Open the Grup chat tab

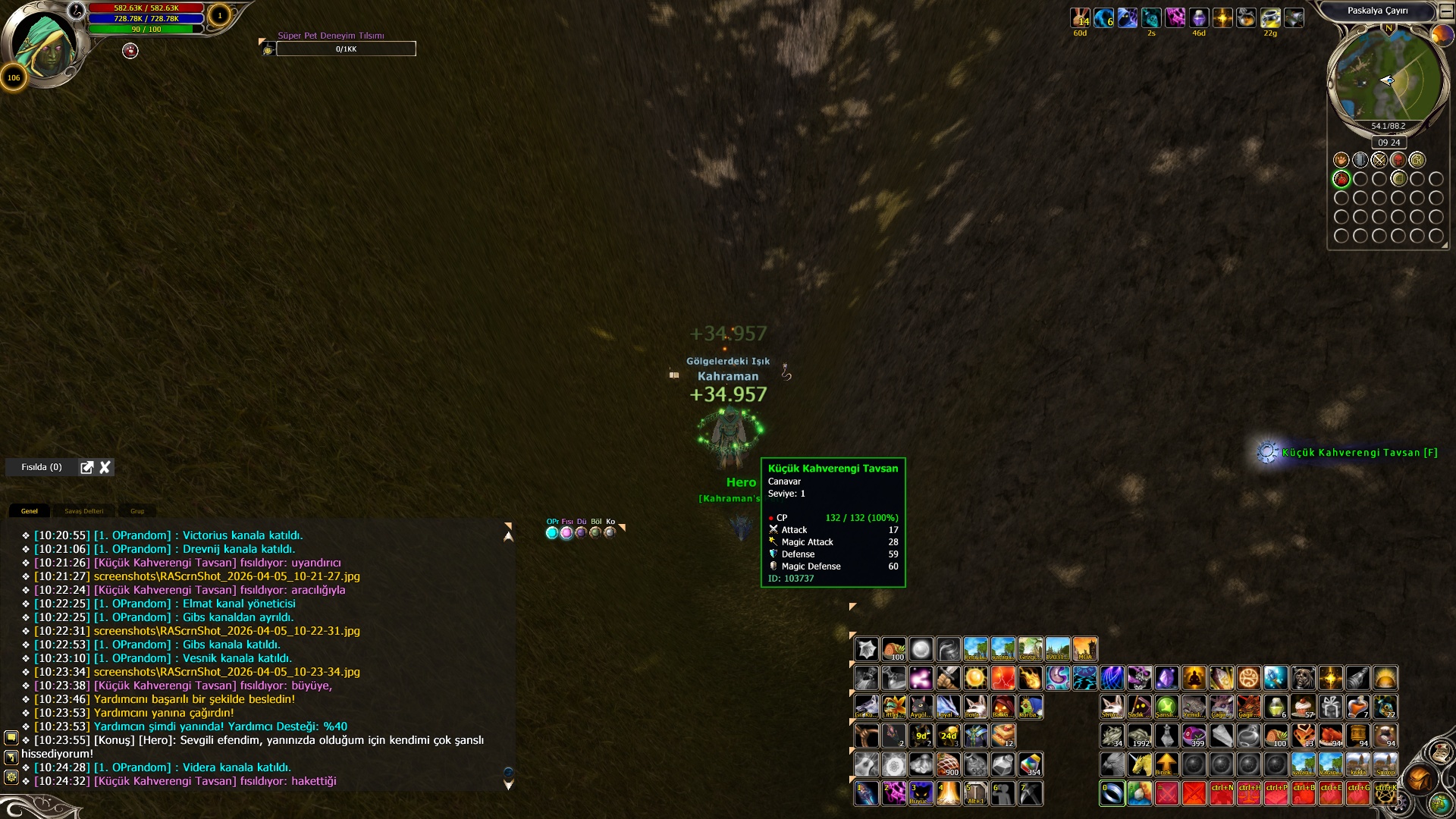(137, 511)
